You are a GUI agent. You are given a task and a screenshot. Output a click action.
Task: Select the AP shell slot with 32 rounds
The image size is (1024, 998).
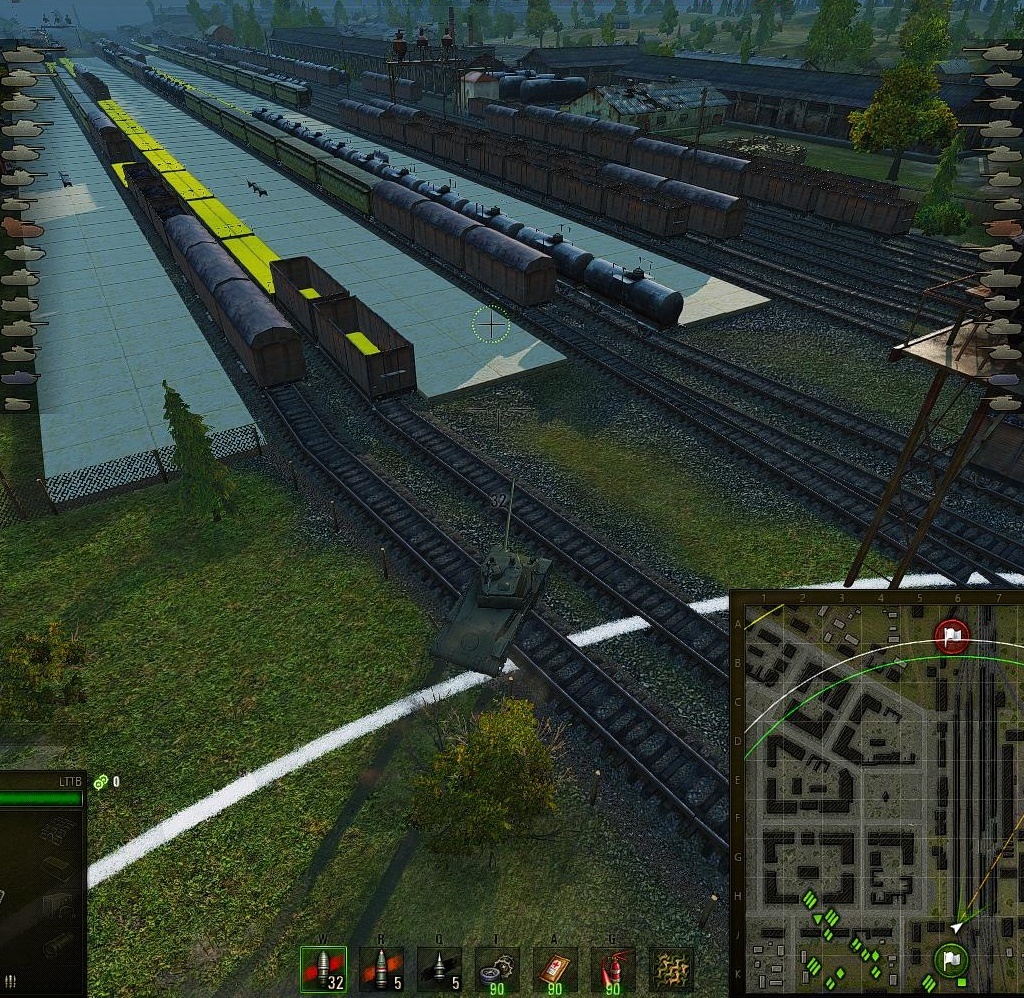point(323,969)
